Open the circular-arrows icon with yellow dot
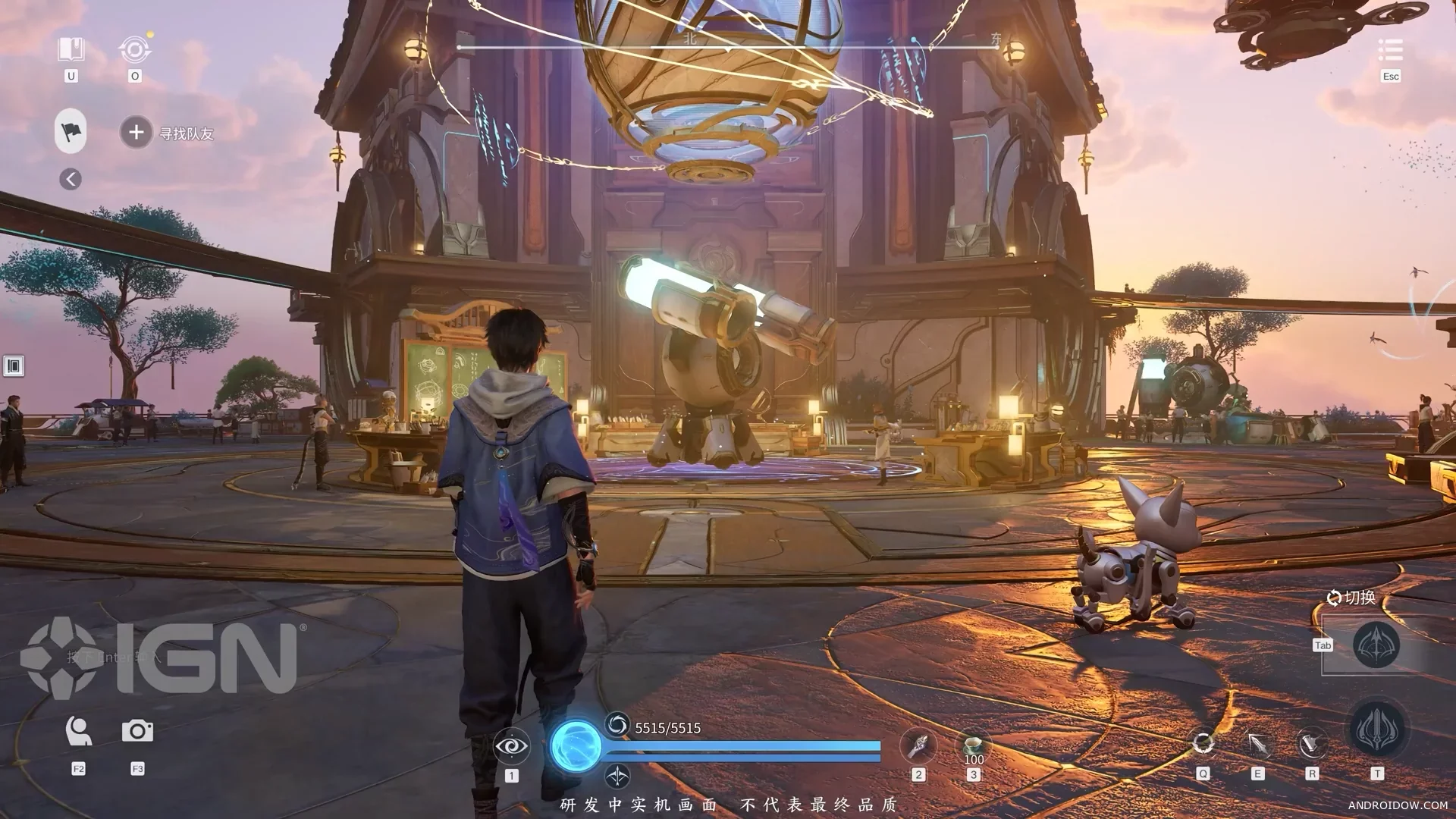 click(135, 50)
